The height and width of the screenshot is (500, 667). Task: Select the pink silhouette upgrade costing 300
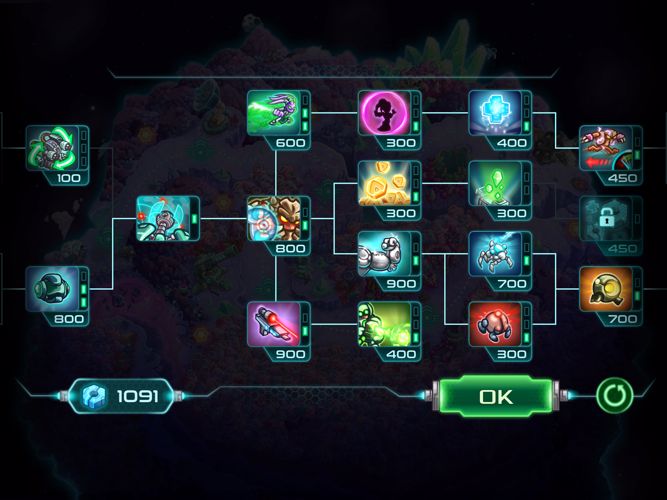[384, 116]
